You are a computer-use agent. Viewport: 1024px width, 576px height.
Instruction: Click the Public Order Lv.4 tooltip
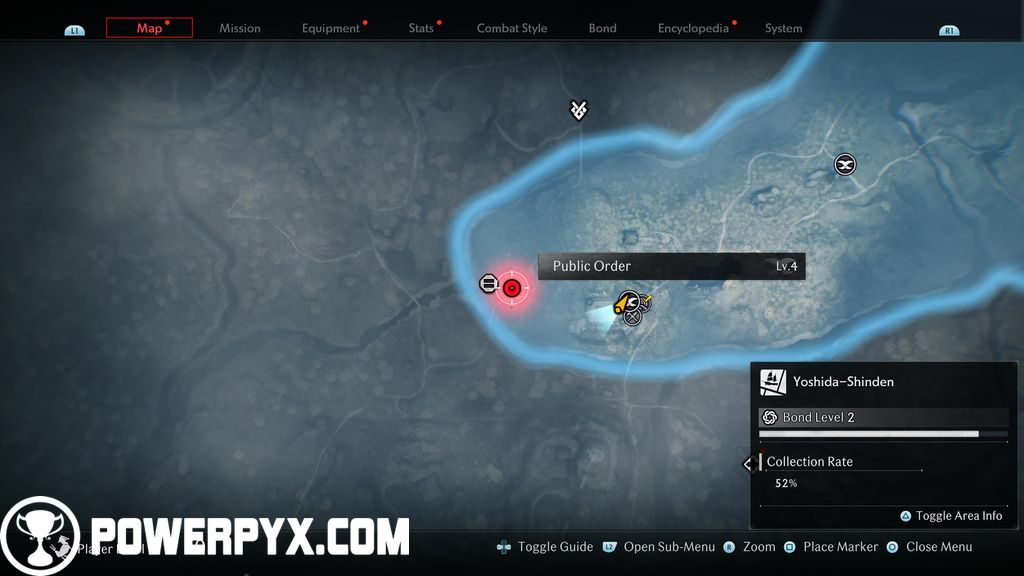pos(671,266)
